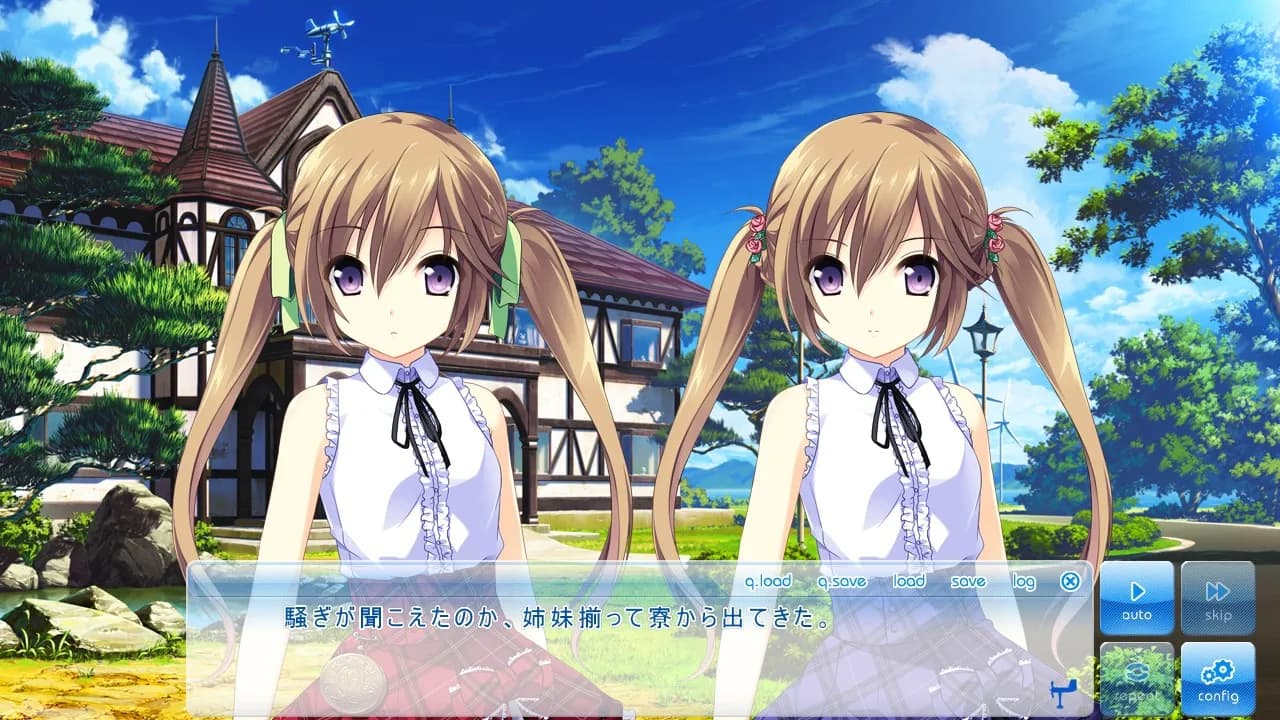Hide the dialogue window with the circled X
This screenshot has height=720, width=1280.
point(1070,581)
